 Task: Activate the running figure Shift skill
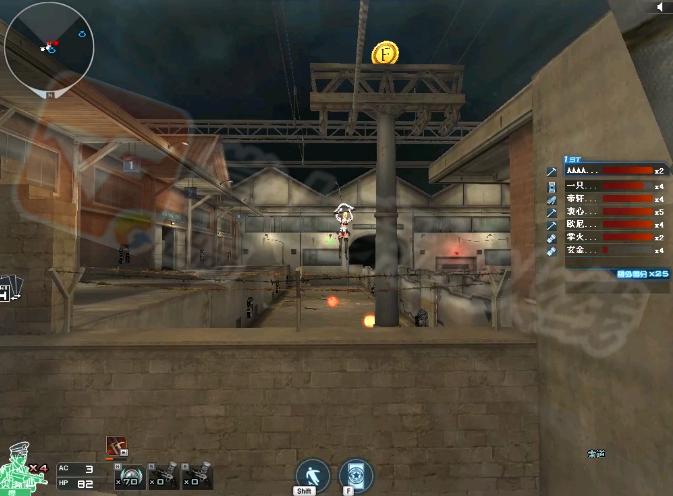[x=312, y=475]
